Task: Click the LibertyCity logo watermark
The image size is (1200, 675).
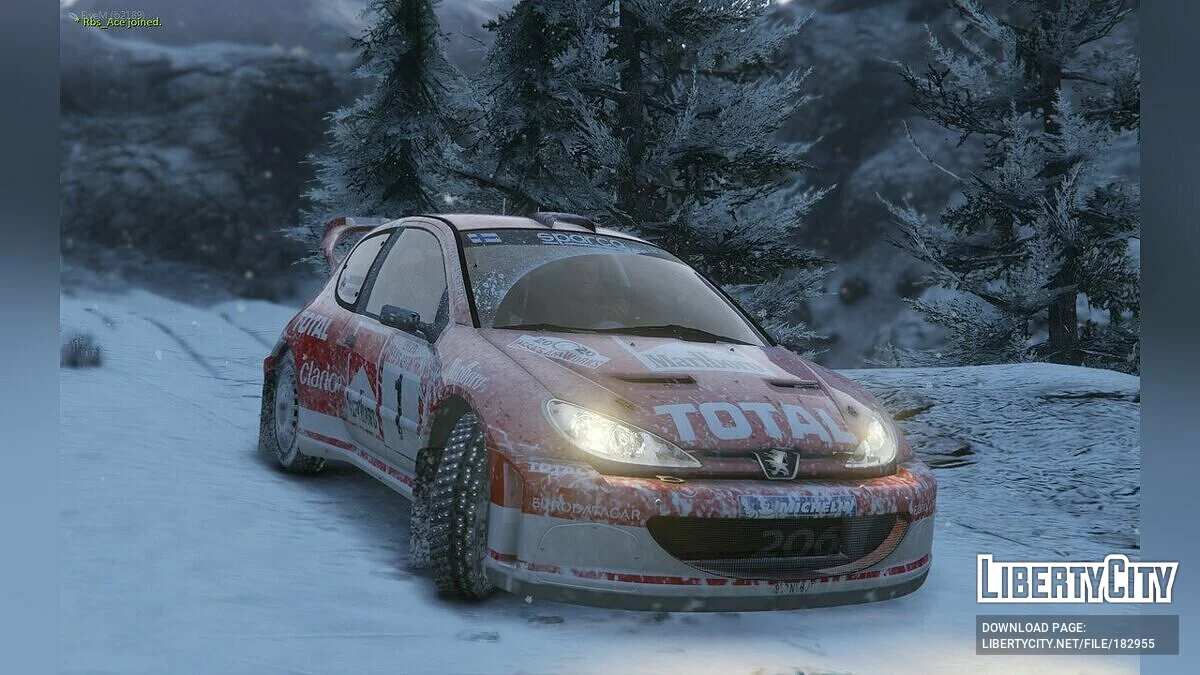Action: tap(1077, 579)
